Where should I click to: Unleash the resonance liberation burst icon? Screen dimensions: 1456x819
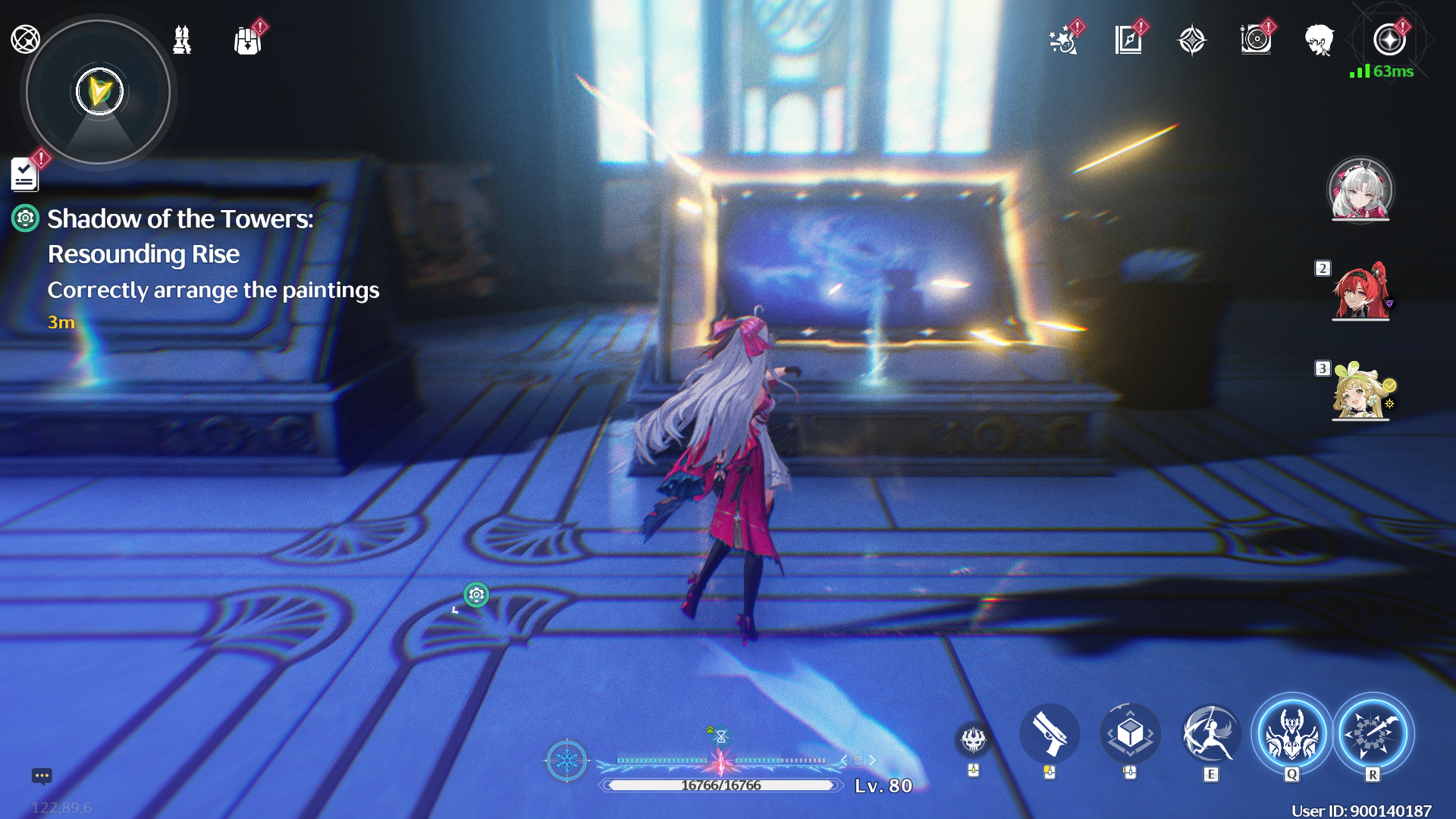[x=1373, y=734]
